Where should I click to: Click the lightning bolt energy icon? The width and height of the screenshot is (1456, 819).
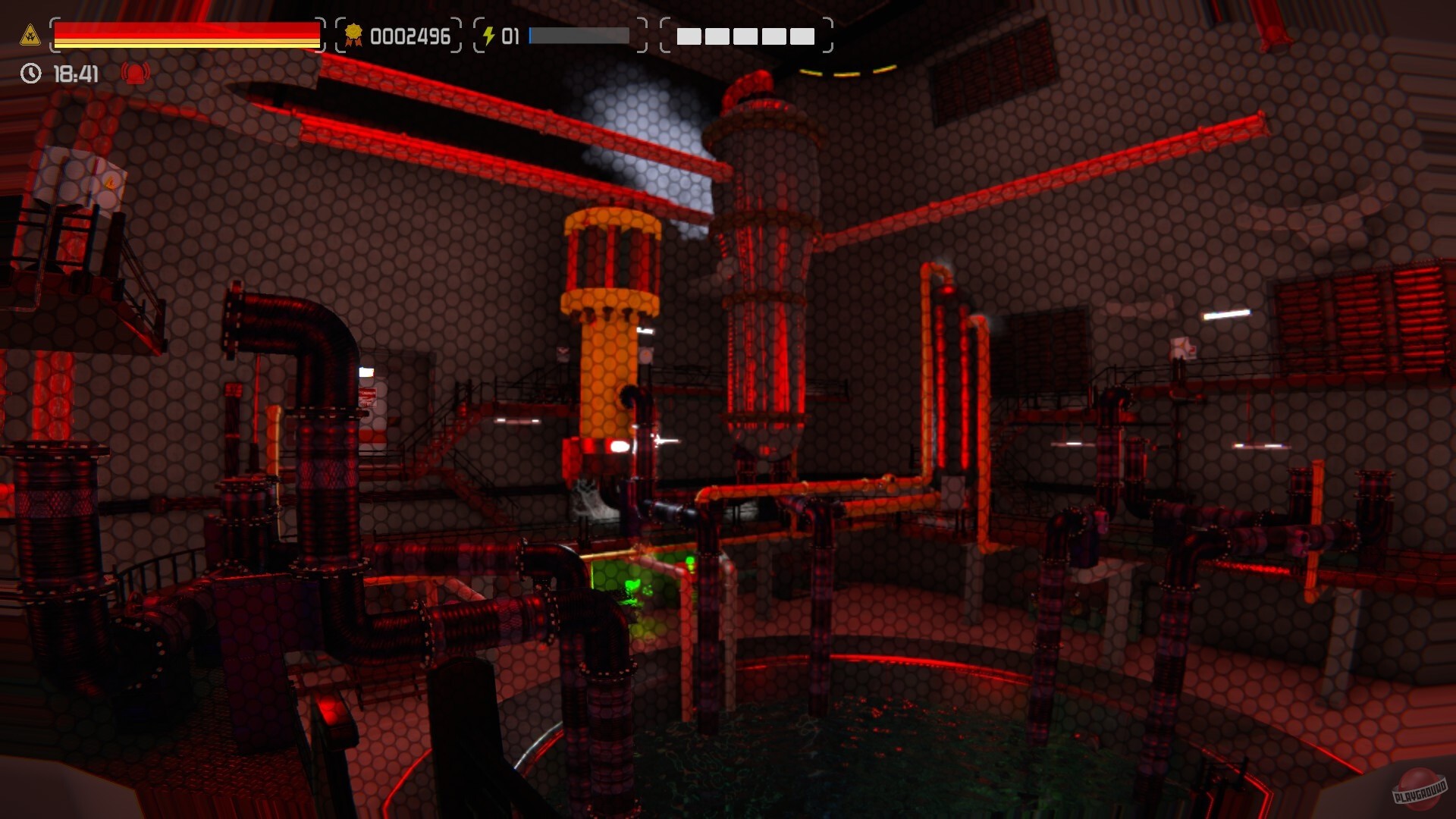tap(489, 34)
